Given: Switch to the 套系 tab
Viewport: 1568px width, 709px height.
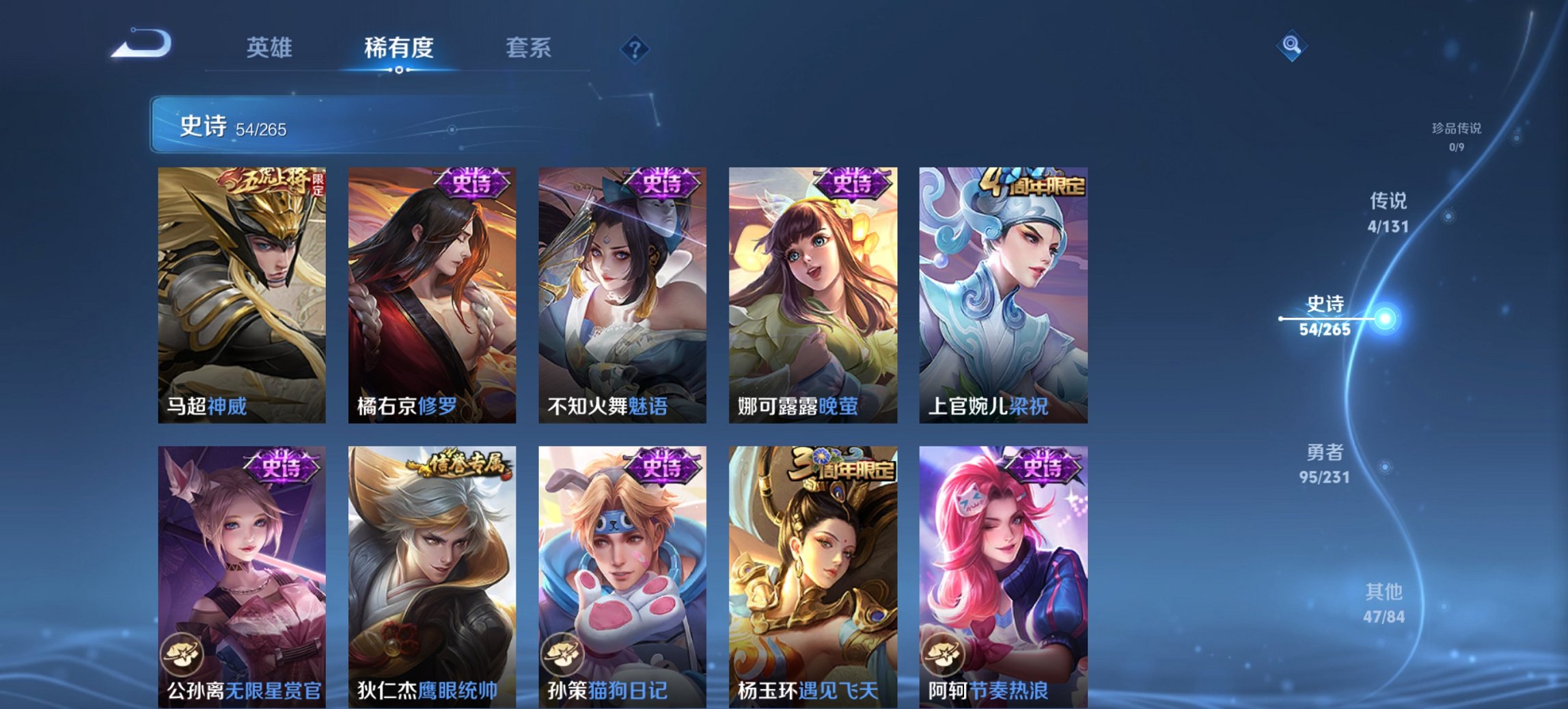Looking at the screenshot, I should (528, 48).
